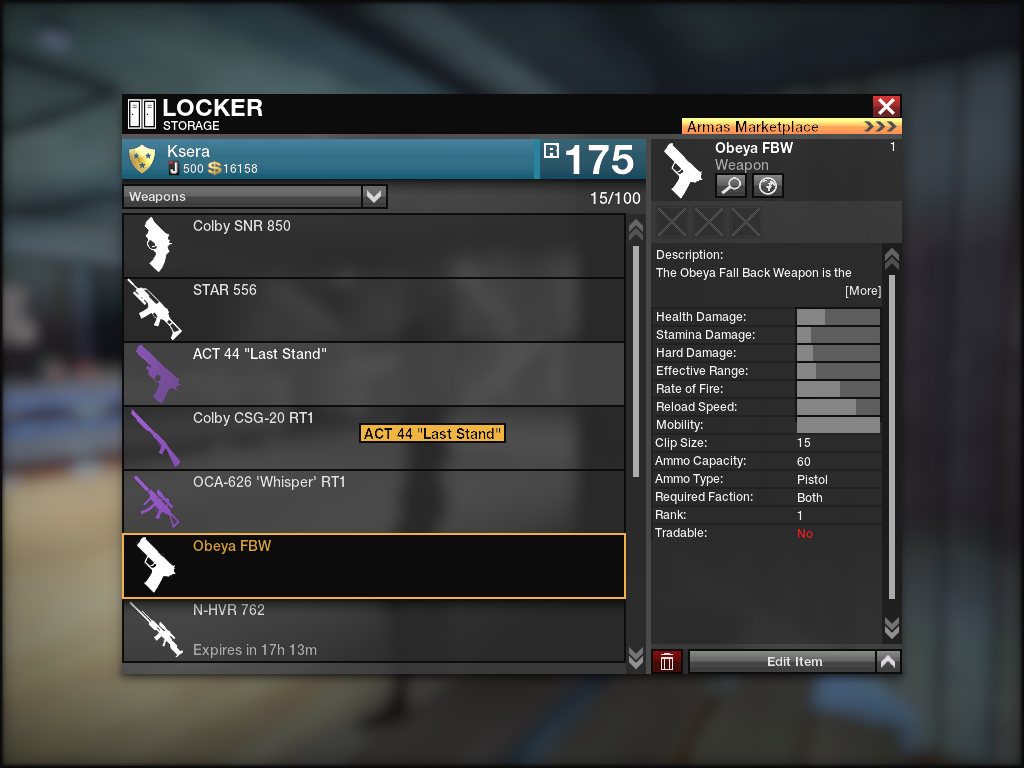Select the STAR 556 weapon
The image size is (1024, 768).
(373, 310)
